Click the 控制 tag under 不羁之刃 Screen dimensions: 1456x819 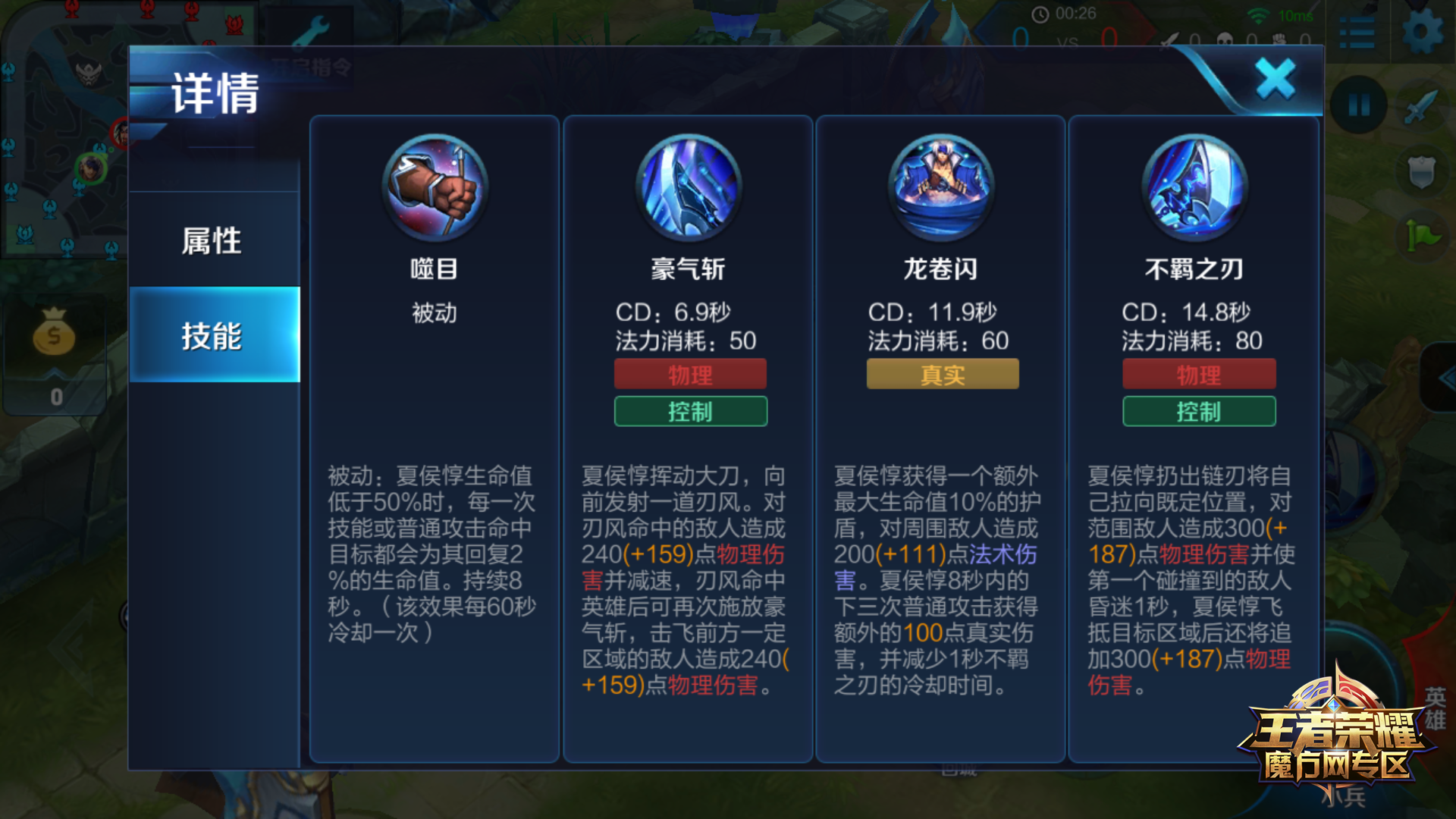(x=1198, y=412)
